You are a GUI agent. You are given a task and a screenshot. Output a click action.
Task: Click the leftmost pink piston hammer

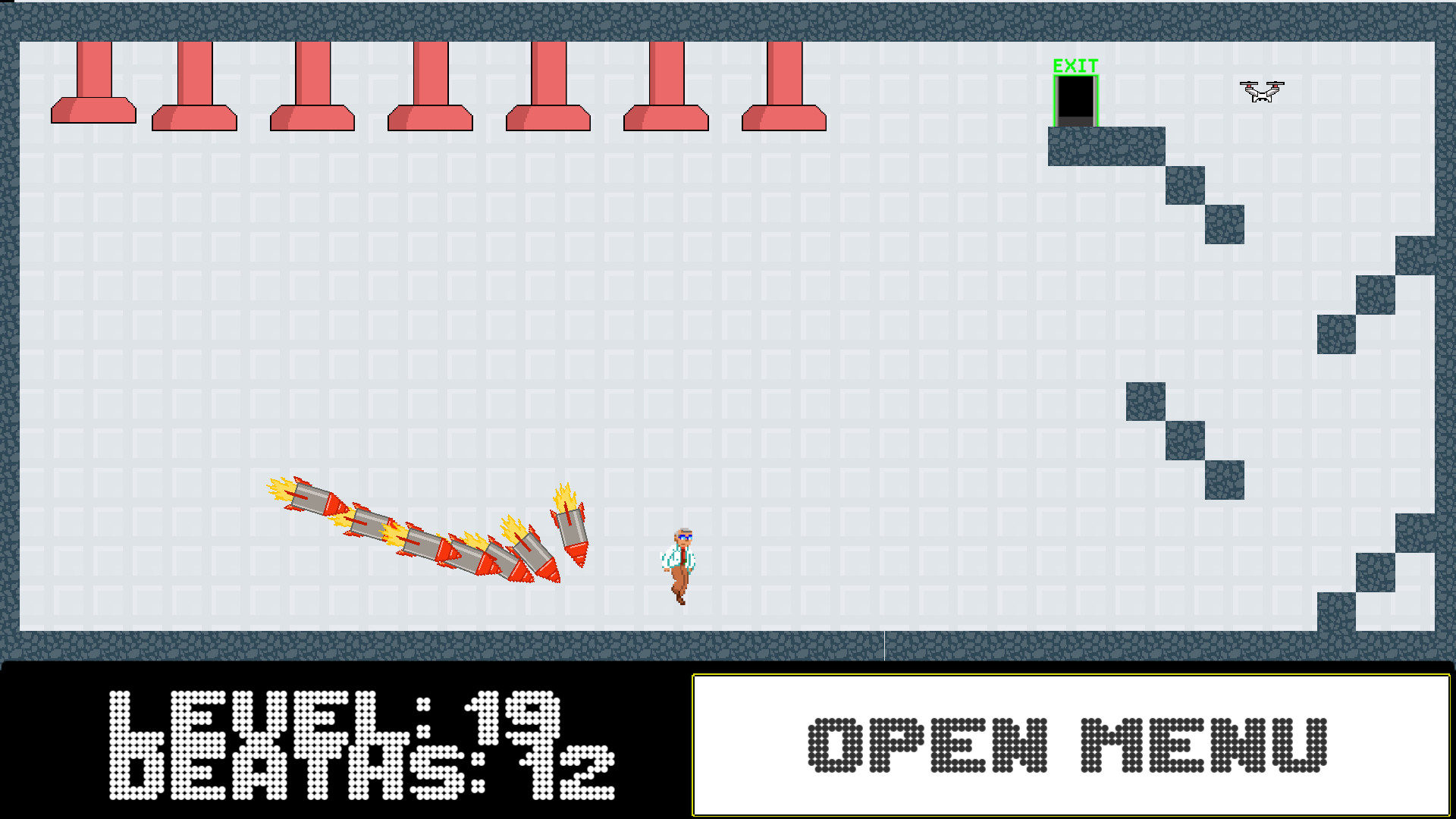pos(94,83)
